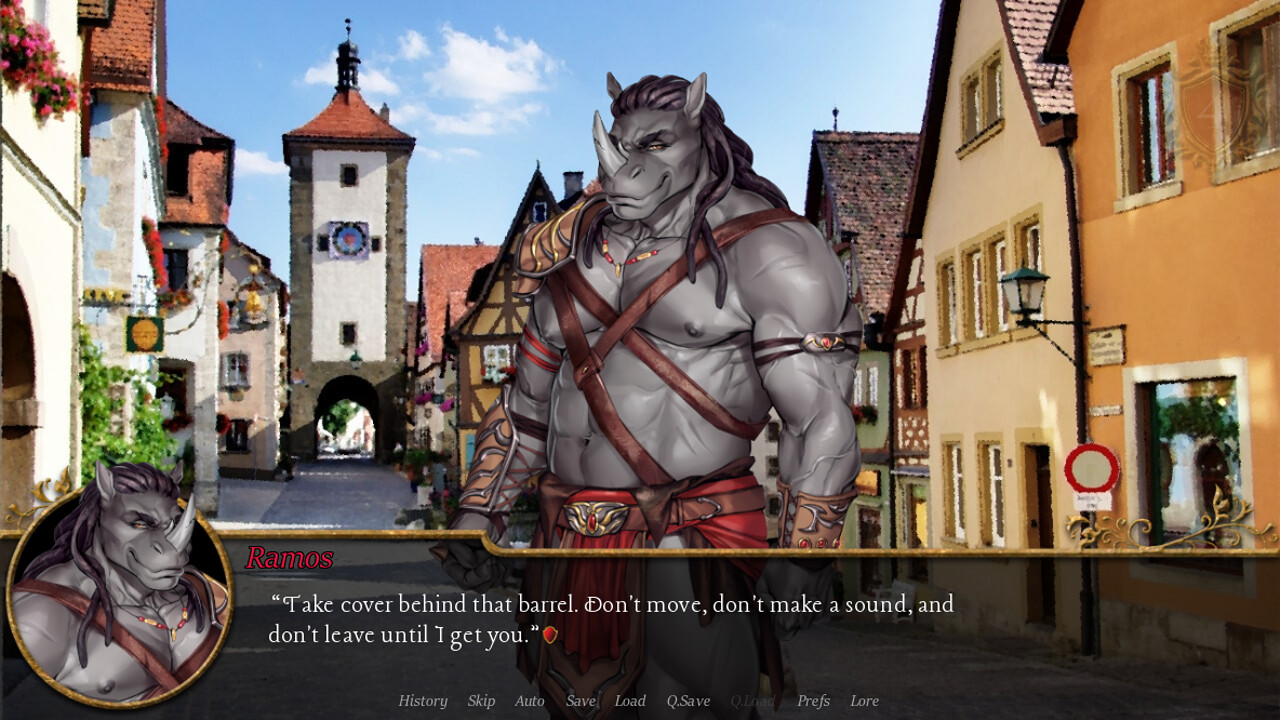The height and width of the screenshot is (720, 1280).
Task: Click the dialogue text to advance the story
Action: click(x=610, y=605)
